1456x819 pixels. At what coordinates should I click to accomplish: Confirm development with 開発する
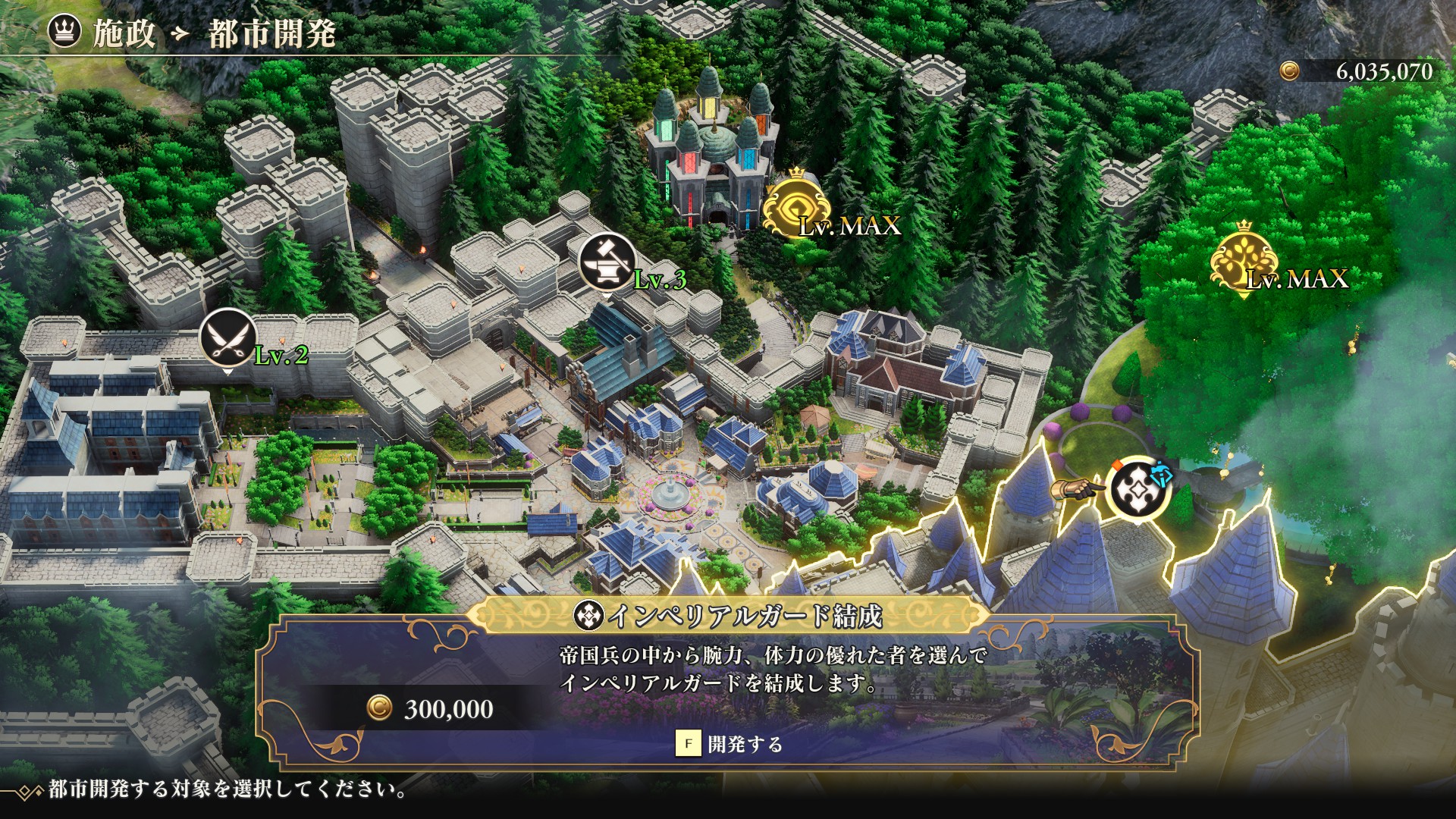730,744
